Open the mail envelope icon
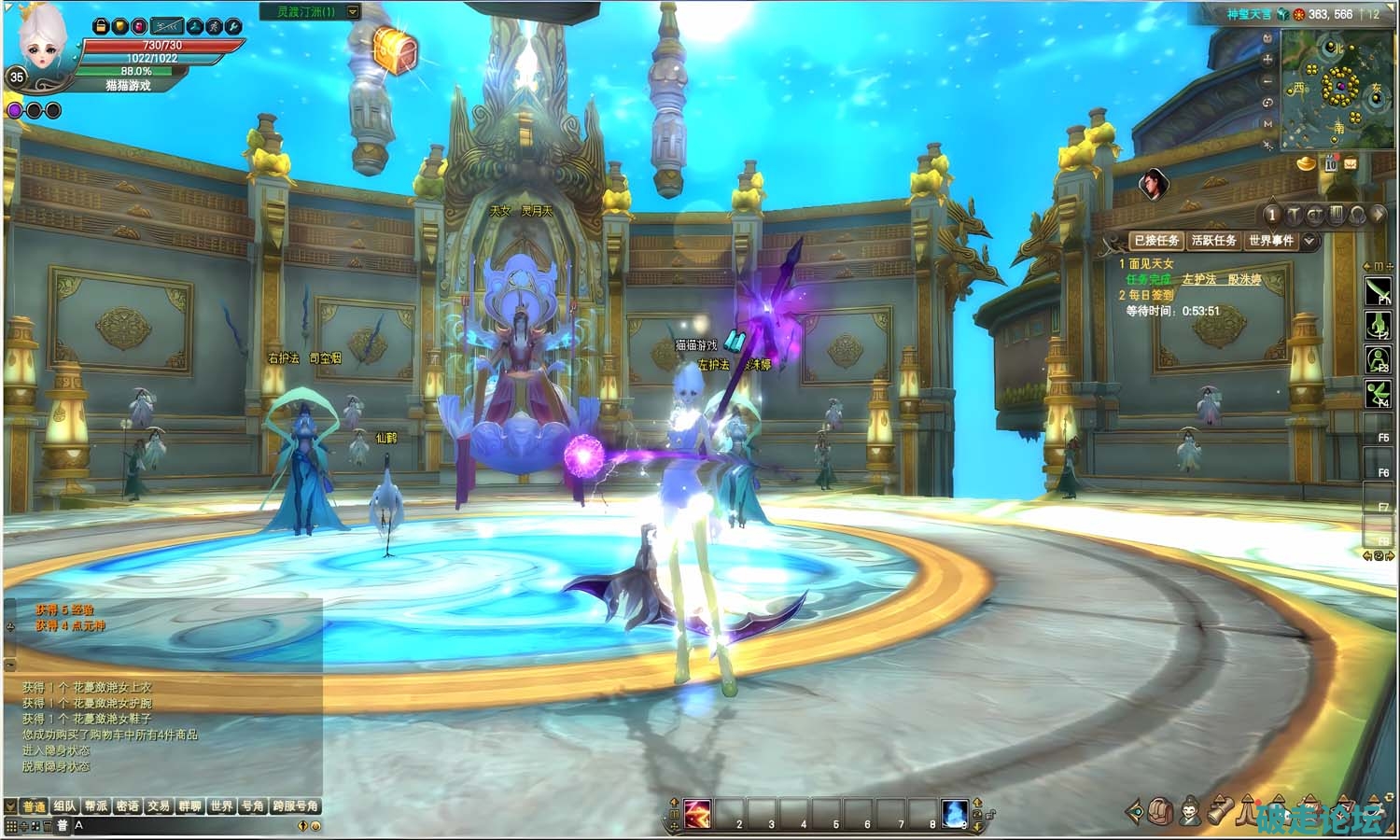Image resolution: width=1400 pixels, height=840 pixels. 1351,164
